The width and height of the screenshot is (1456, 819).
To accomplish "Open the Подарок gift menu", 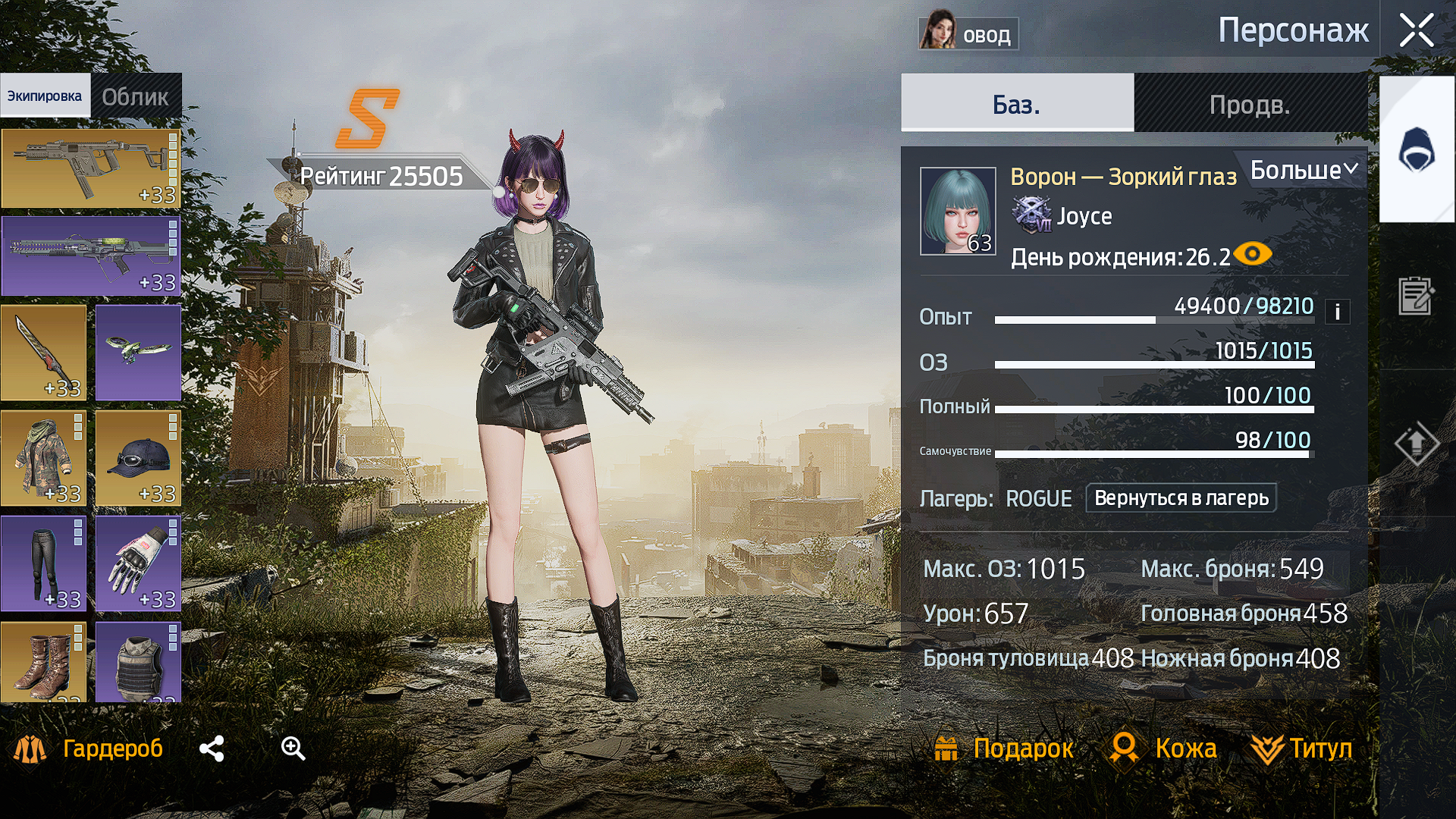I will tap(1003, 748).
